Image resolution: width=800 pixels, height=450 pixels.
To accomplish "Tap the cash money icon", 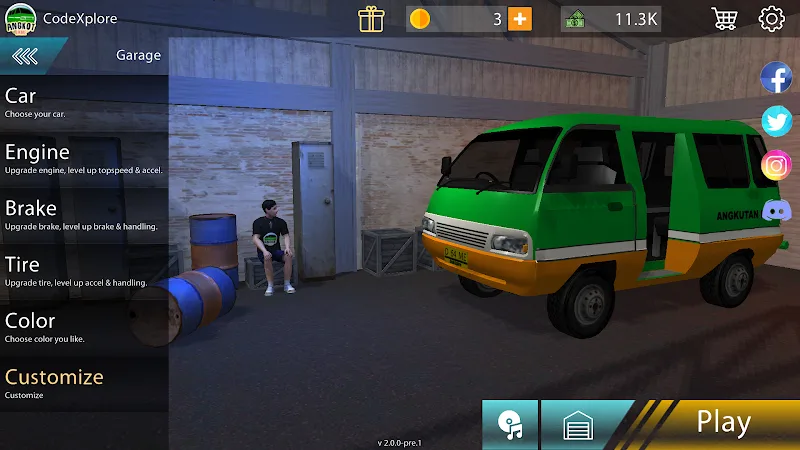I will [x=575, y=19].
